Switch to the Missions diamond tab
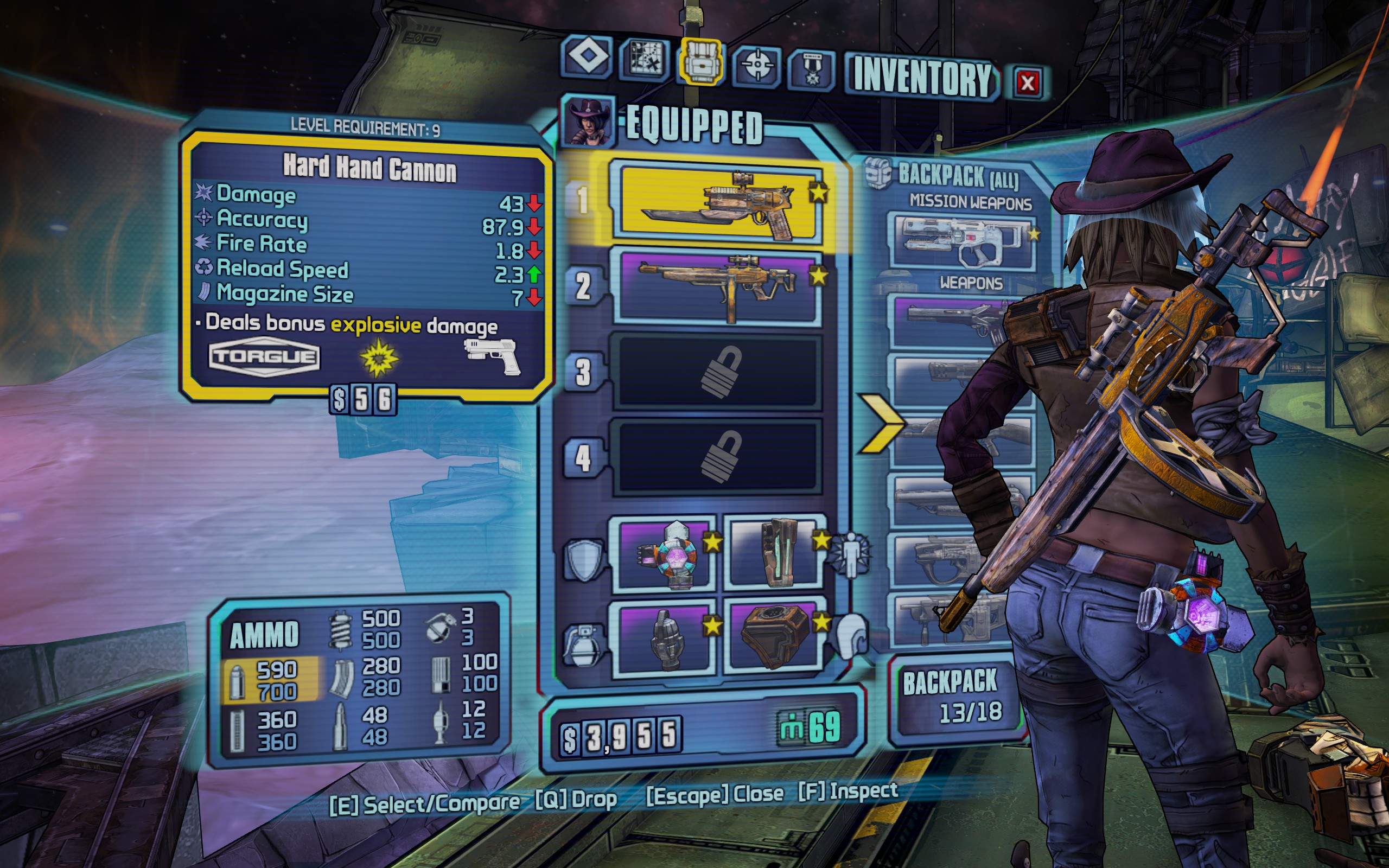The height and width of the screenshot is (868, 1389). pos(588,58)
